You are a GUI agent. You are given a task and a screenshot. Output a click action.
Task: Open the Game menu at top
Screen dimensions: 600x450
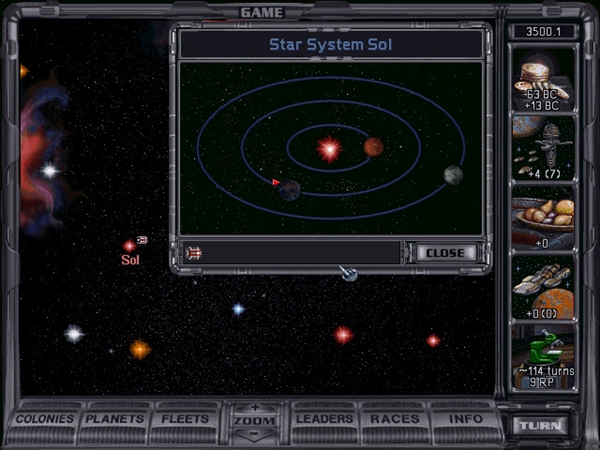[x=262, y=12]
